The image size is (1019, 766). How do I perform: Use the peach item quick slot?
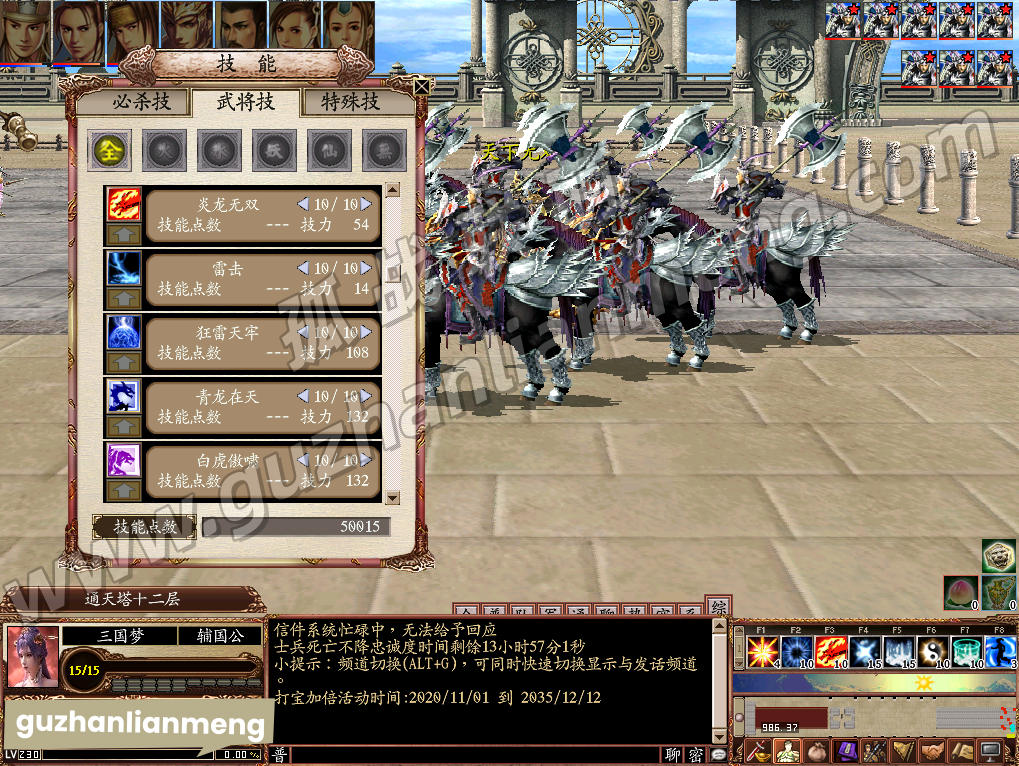(960, 592)
